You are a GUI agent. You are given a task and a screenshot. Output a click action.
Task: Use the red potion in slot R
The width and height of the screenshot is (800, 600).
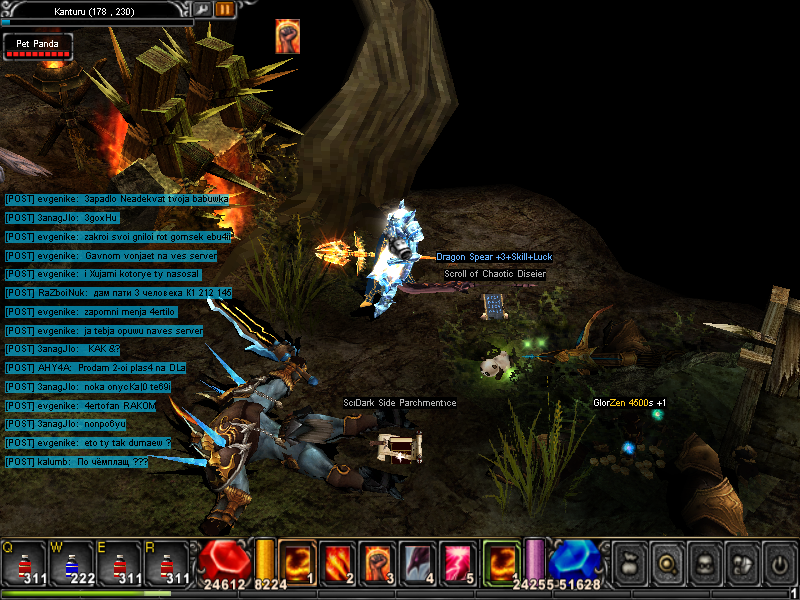tap(165, 563)
